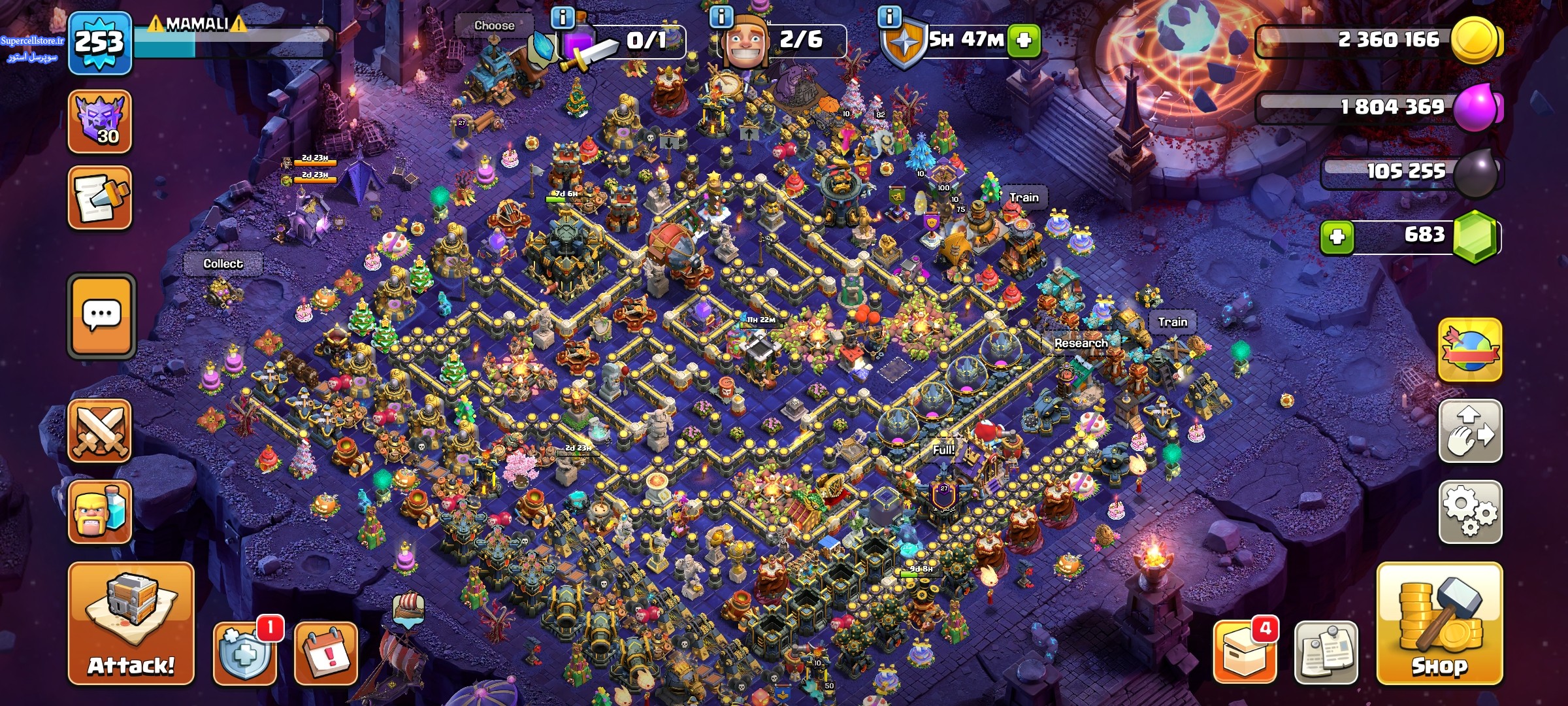Open the events calendar button
Image resolution: width=1568 pixels, height=706 pixels.
click(x=326, y=653)
